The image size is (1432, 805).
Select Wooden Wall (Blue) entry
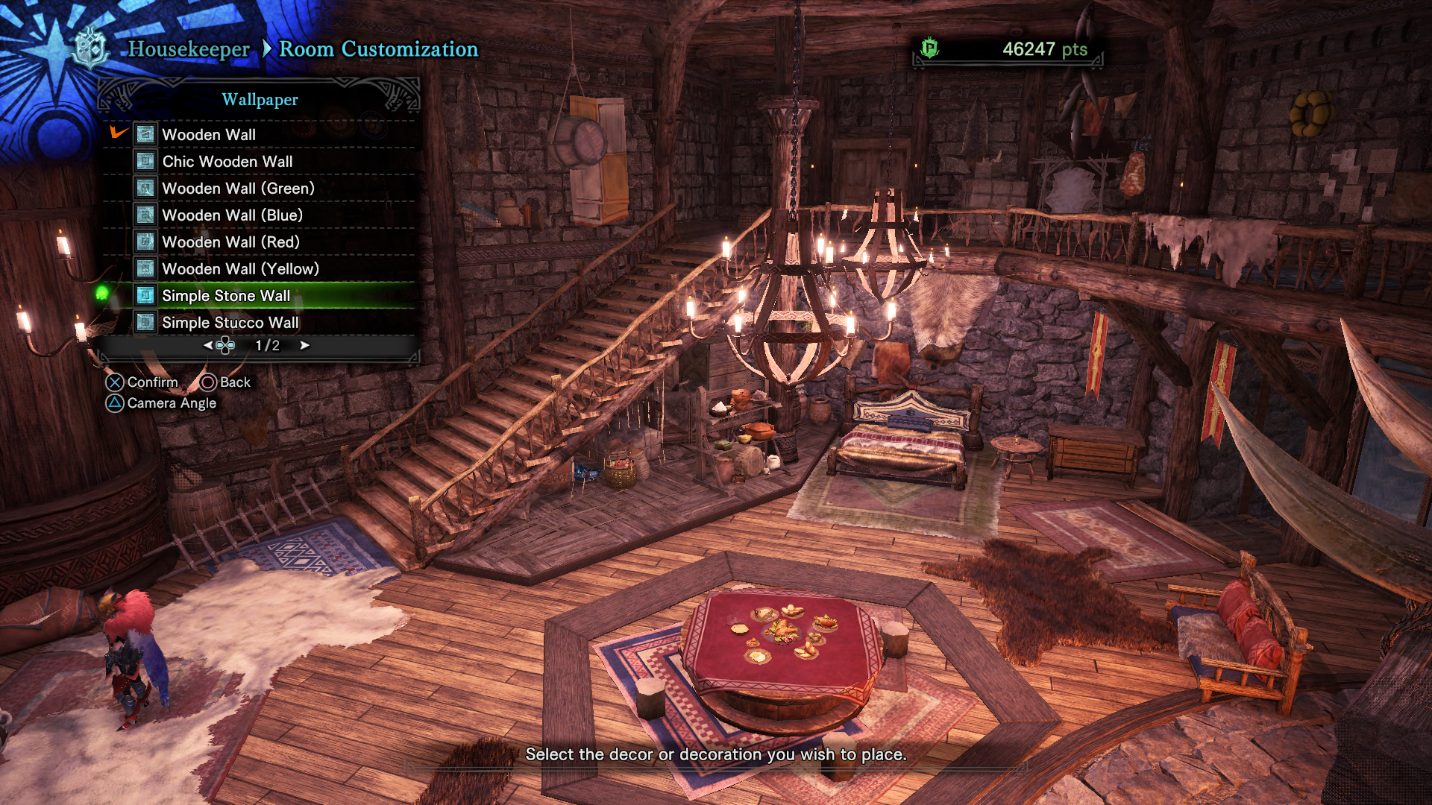232,215
